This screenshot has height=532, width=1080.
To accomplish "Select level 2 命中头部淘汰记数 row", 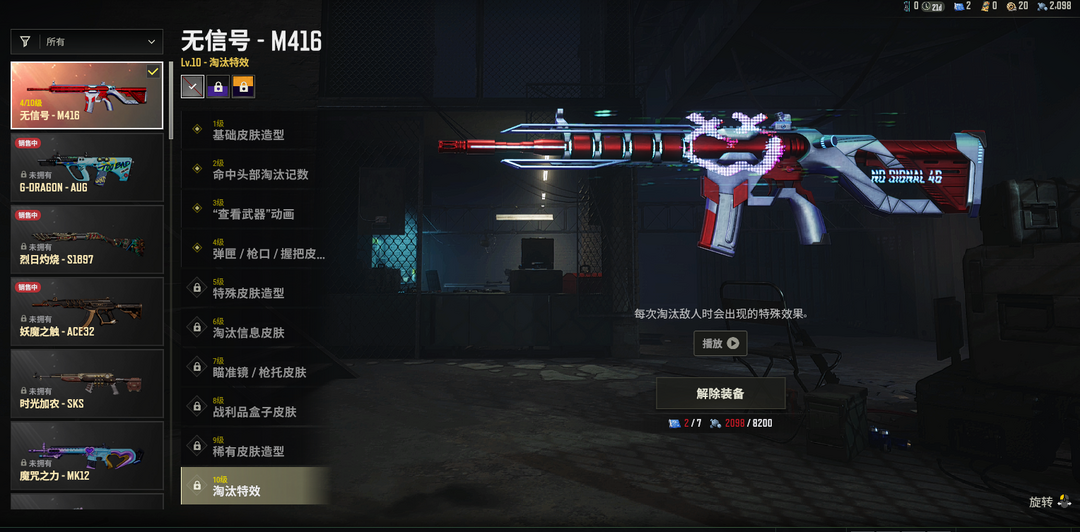I will click(255, 170).
